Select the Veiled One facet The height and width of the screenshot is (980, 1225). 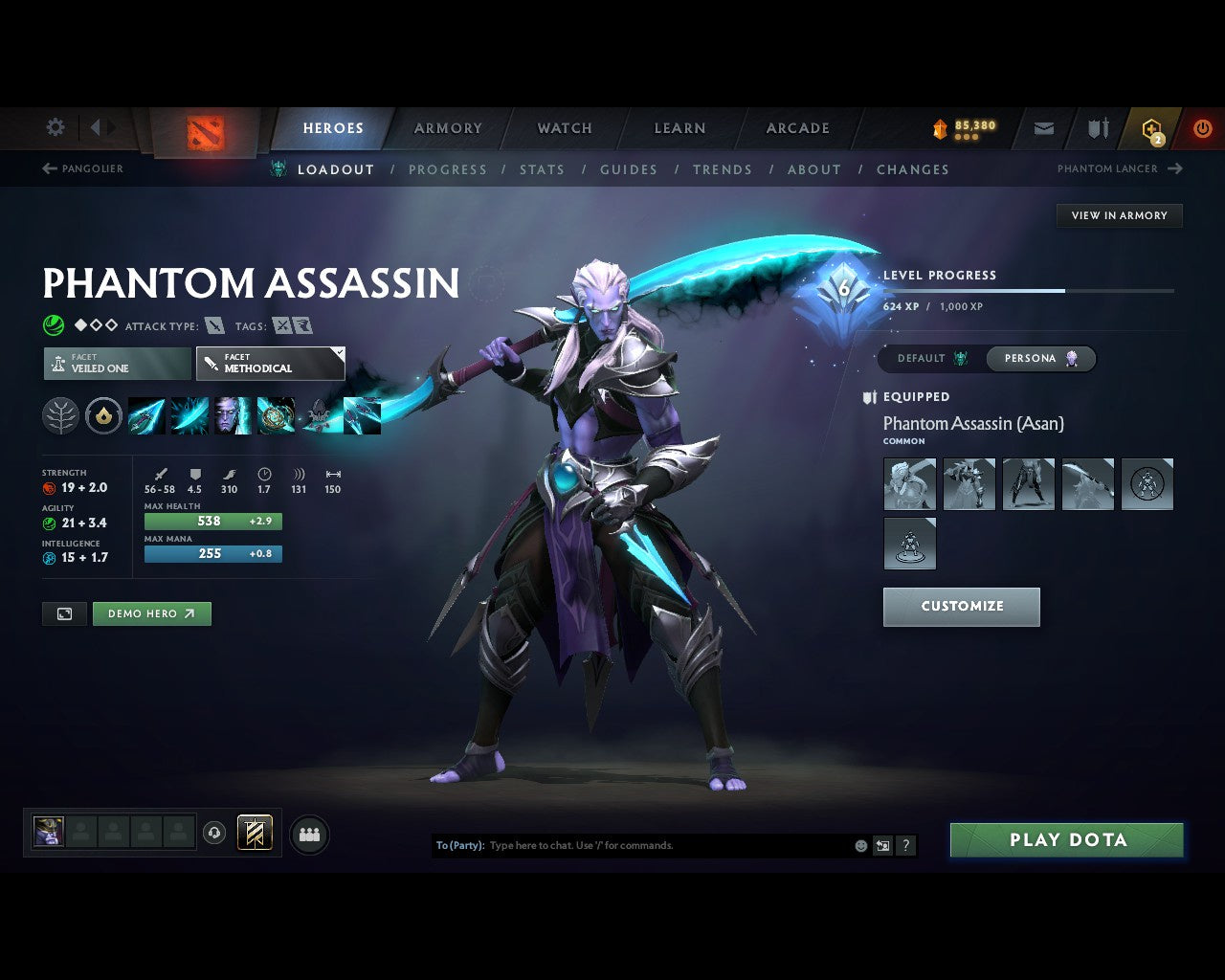(x=117, y=364)
